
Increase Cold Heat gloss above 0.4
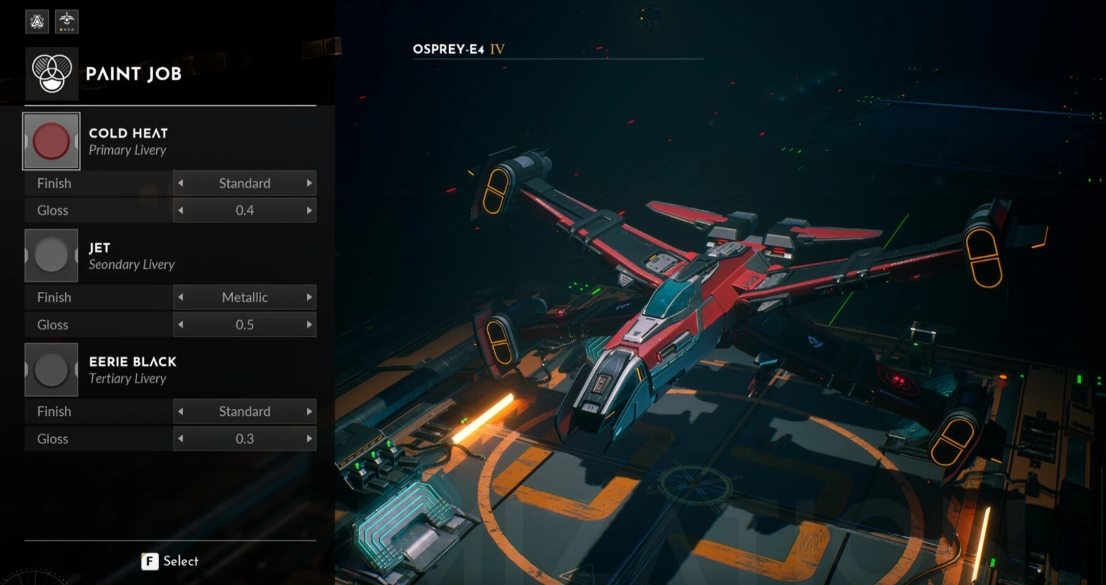click(x=309, y=211)
